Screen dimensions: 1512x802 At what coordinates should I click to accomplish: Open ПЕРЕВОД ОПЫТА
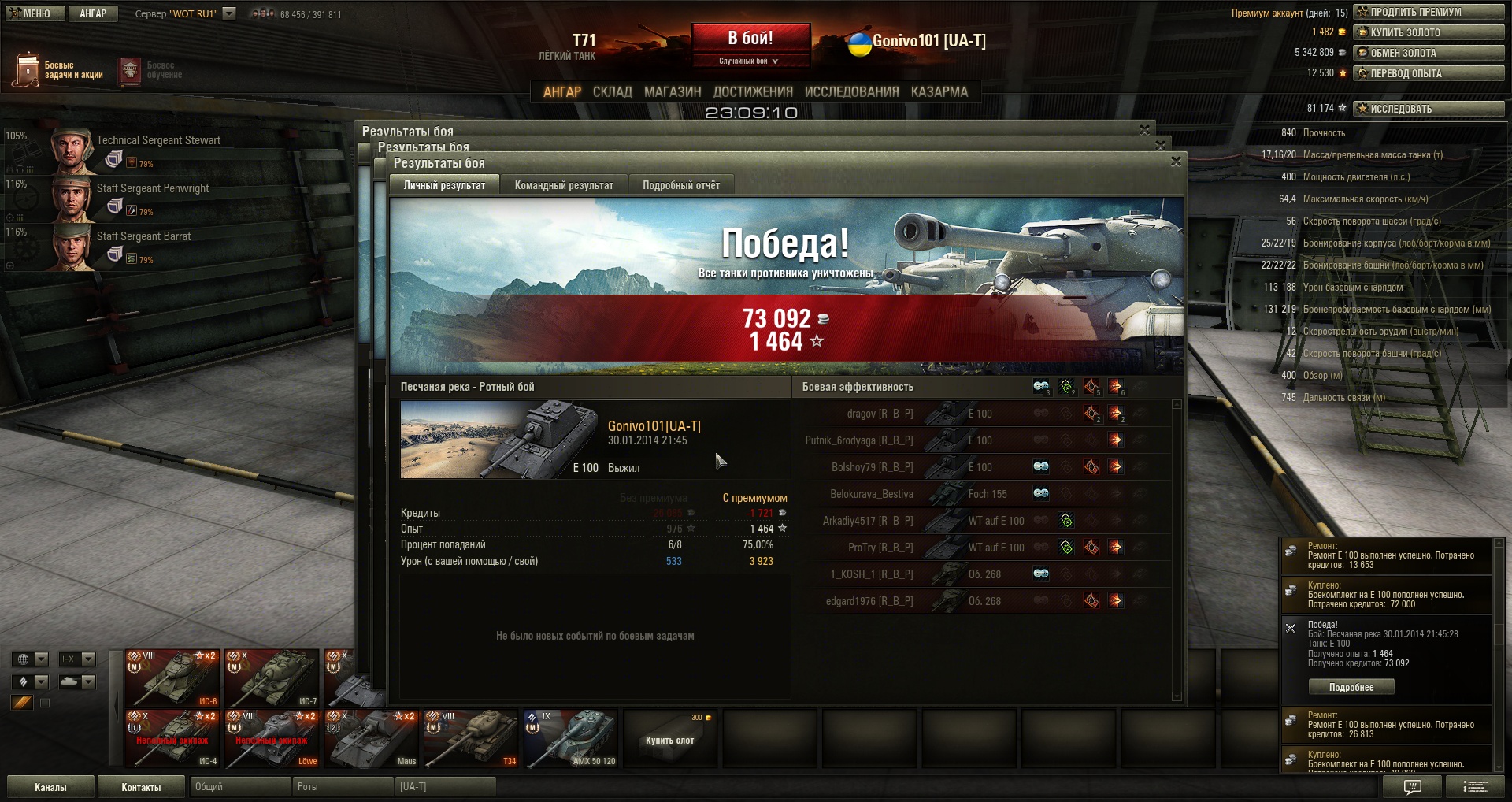[1429, 73]
